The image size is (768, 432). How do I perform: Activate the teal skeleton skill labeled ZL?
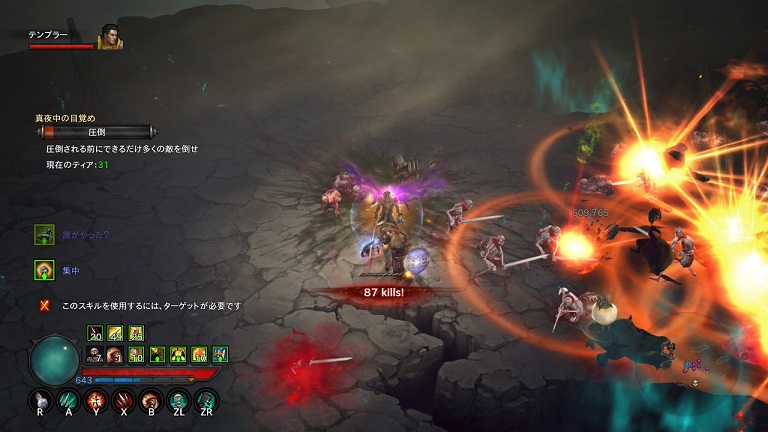(x=180, y=401)
